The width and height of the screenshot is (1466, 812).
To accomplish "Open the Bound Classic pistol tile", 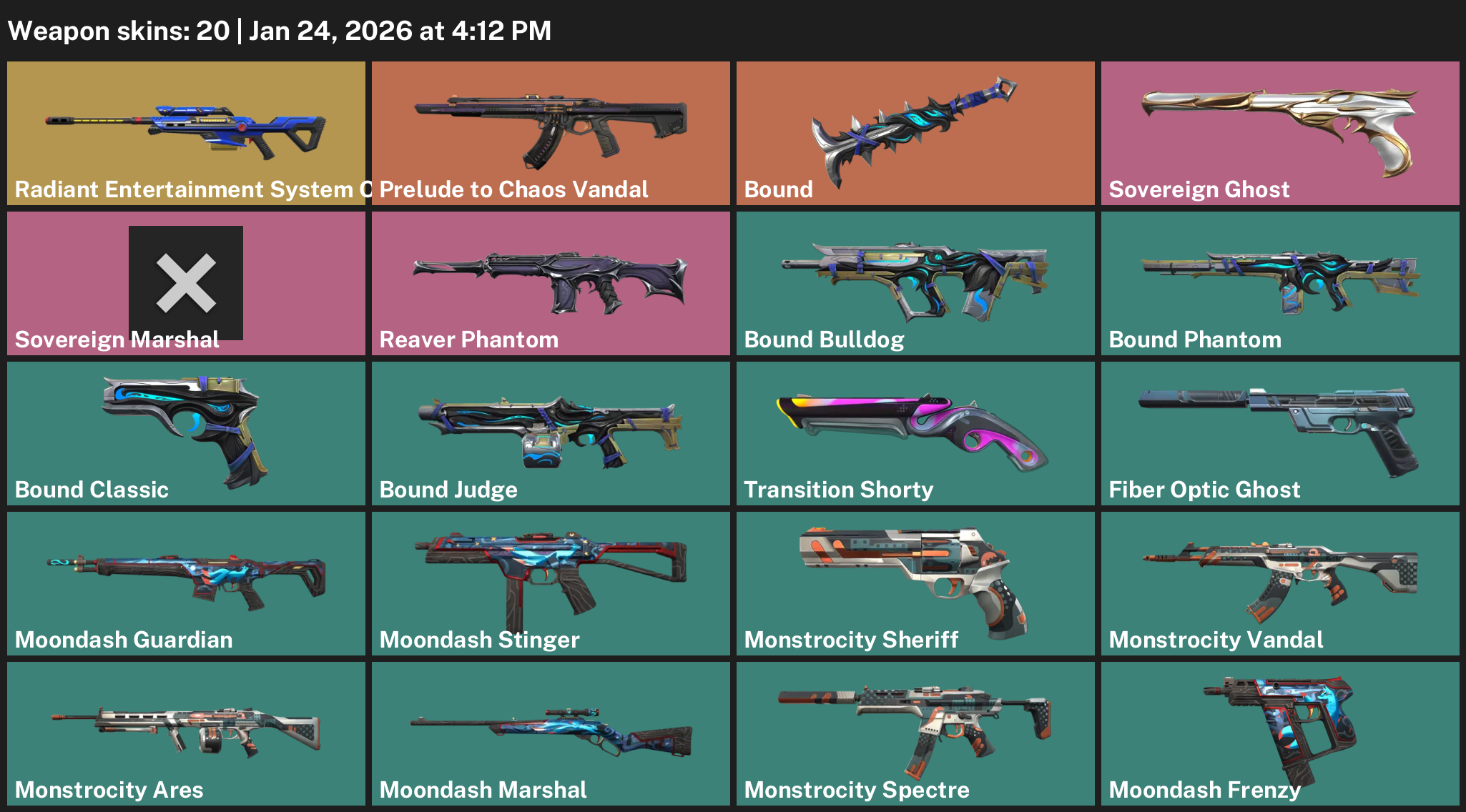I will pyautogui.click(x=186, y=433).
